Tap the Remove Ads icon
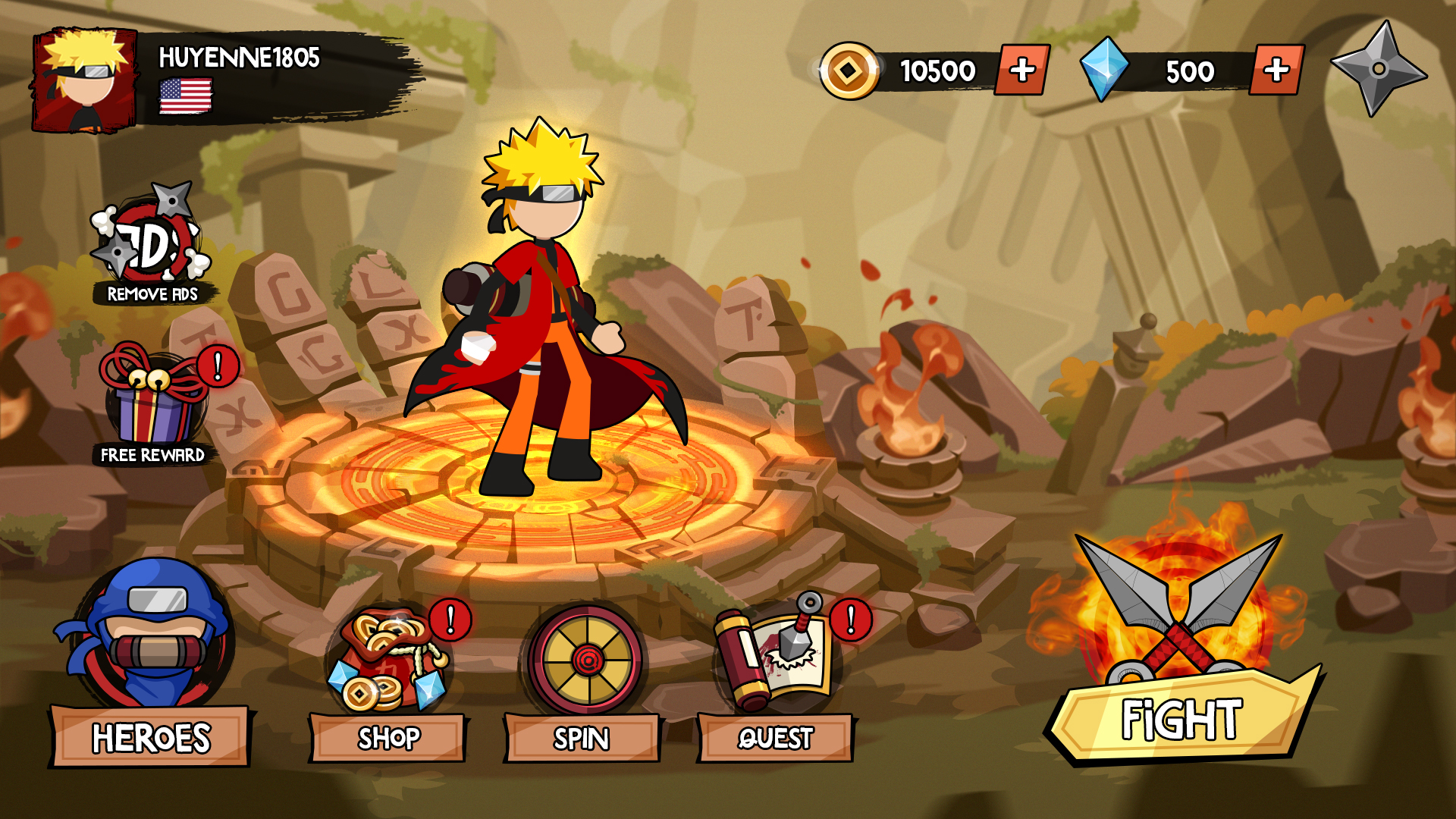 point(152,244)
